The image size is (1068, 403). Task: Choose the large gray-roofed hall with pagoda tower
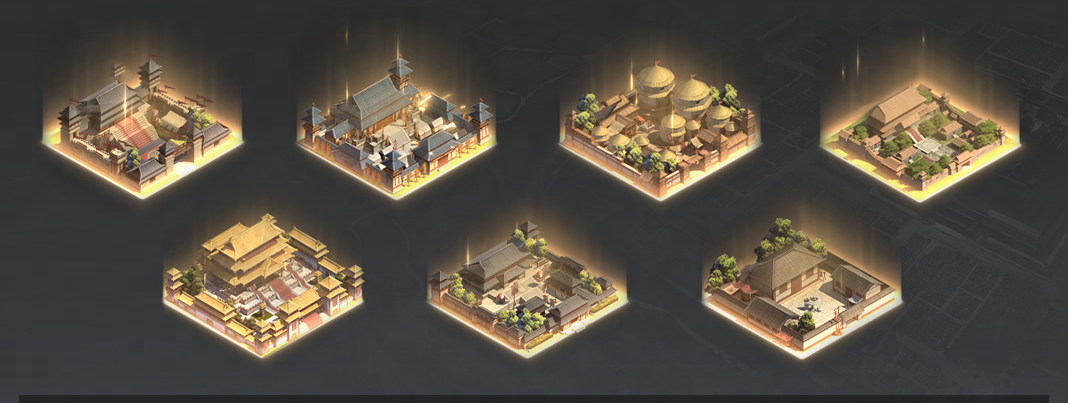397,128
